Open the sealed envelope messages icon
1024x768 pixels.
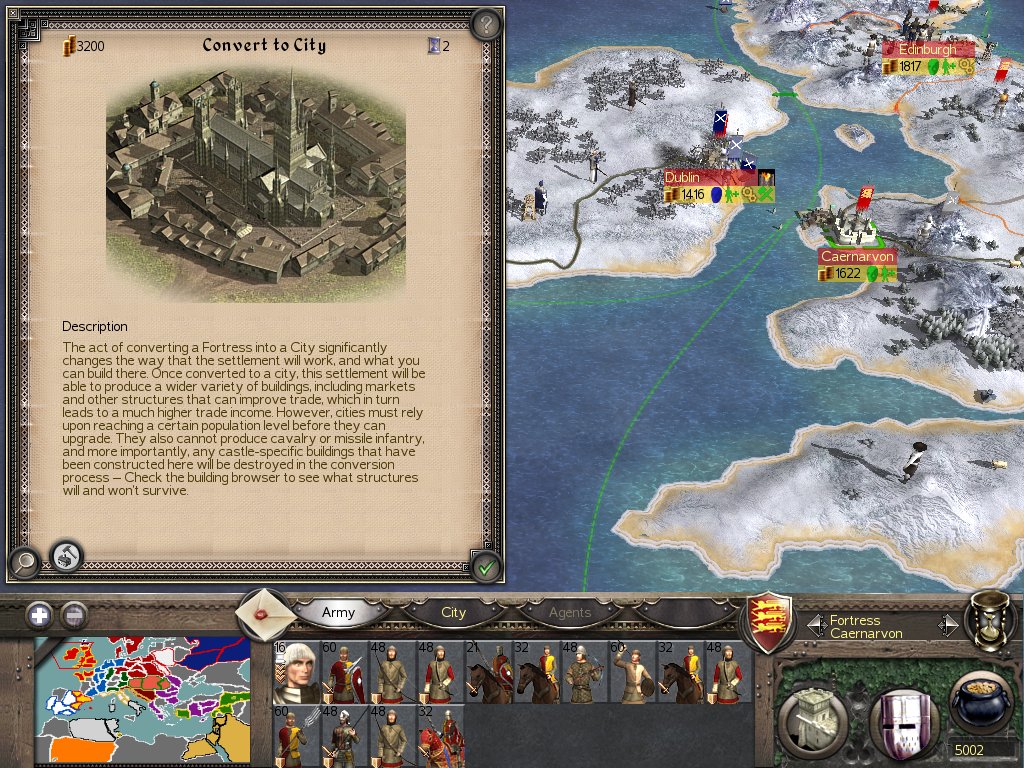[x=266, y=612]
